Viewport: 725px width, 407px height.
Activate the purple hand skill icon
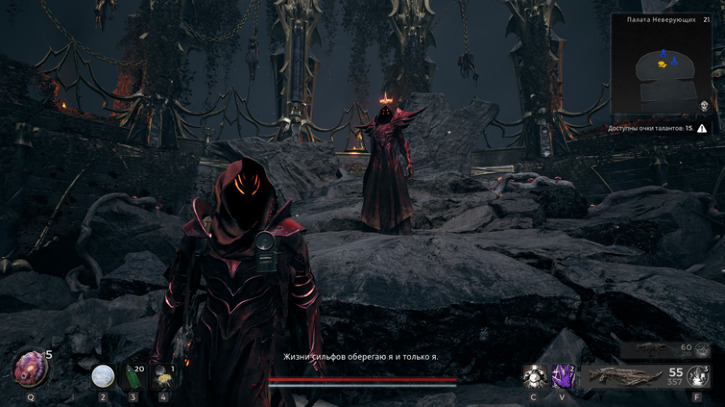(564, 376)
